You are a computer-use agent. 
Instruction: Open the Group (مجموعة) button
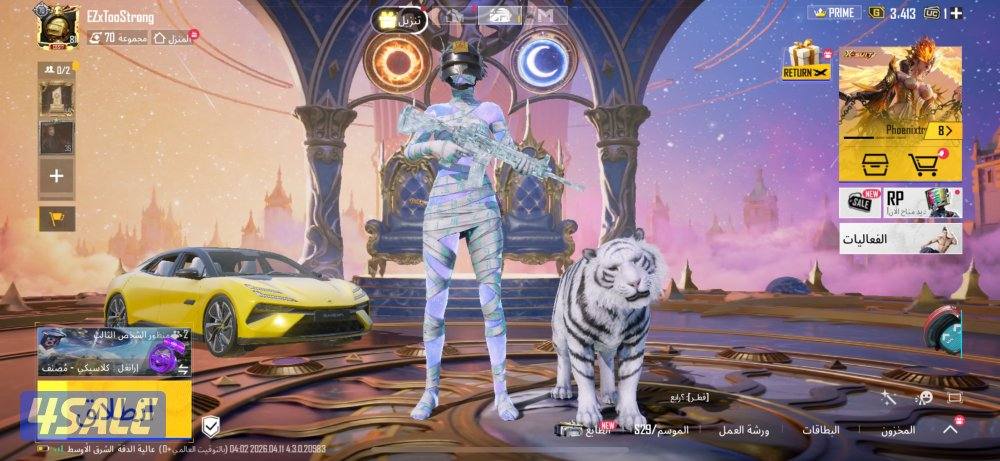[124, 38]
